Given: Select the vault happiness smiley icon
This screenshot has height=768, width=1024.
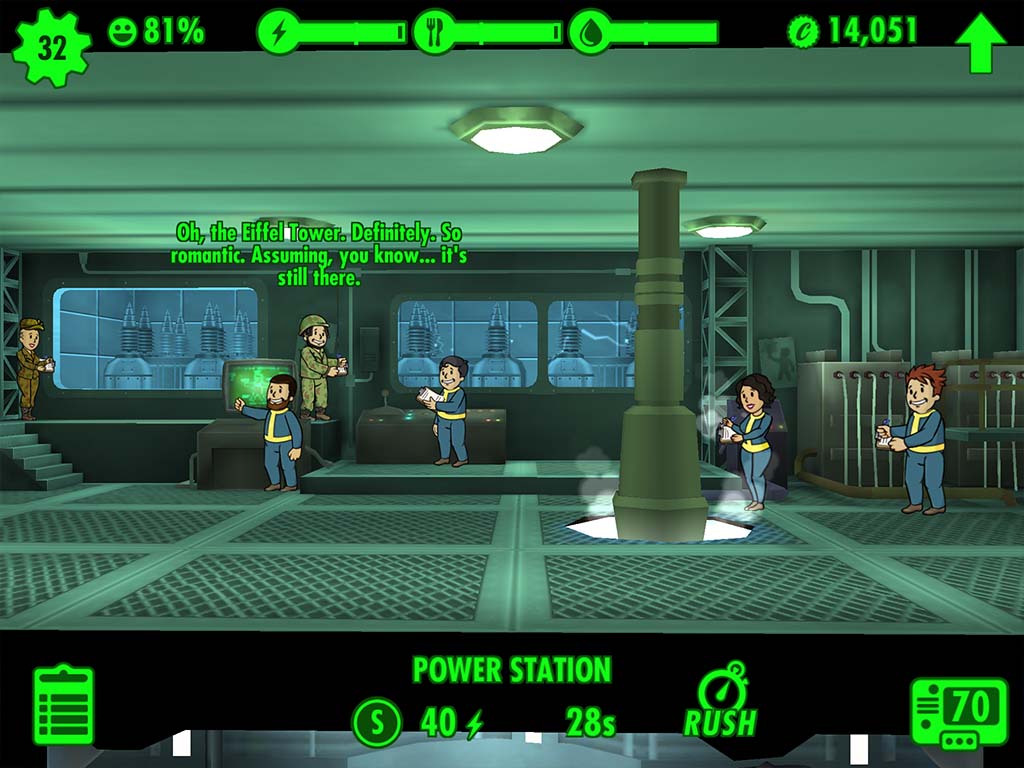Looking at the screenshot, I should [x=122, y=32].
